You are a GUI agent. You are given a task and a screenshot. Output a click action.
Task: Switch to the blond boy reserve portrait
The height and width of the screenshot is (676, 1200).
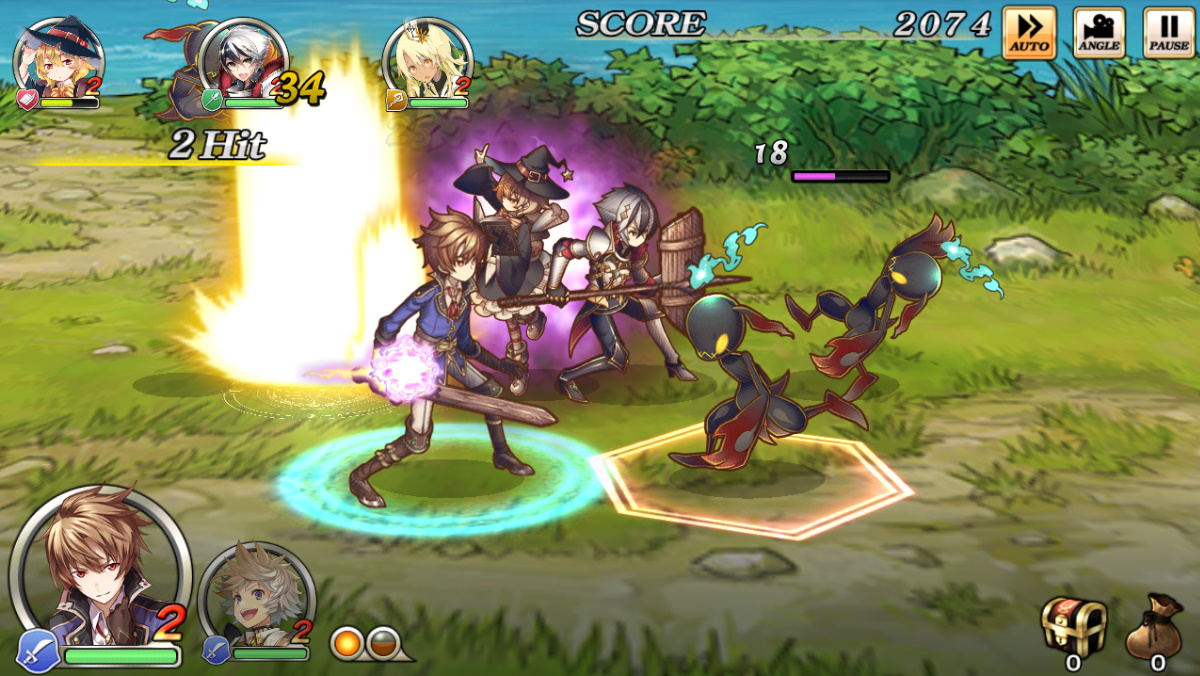click(x=256, y=598)
